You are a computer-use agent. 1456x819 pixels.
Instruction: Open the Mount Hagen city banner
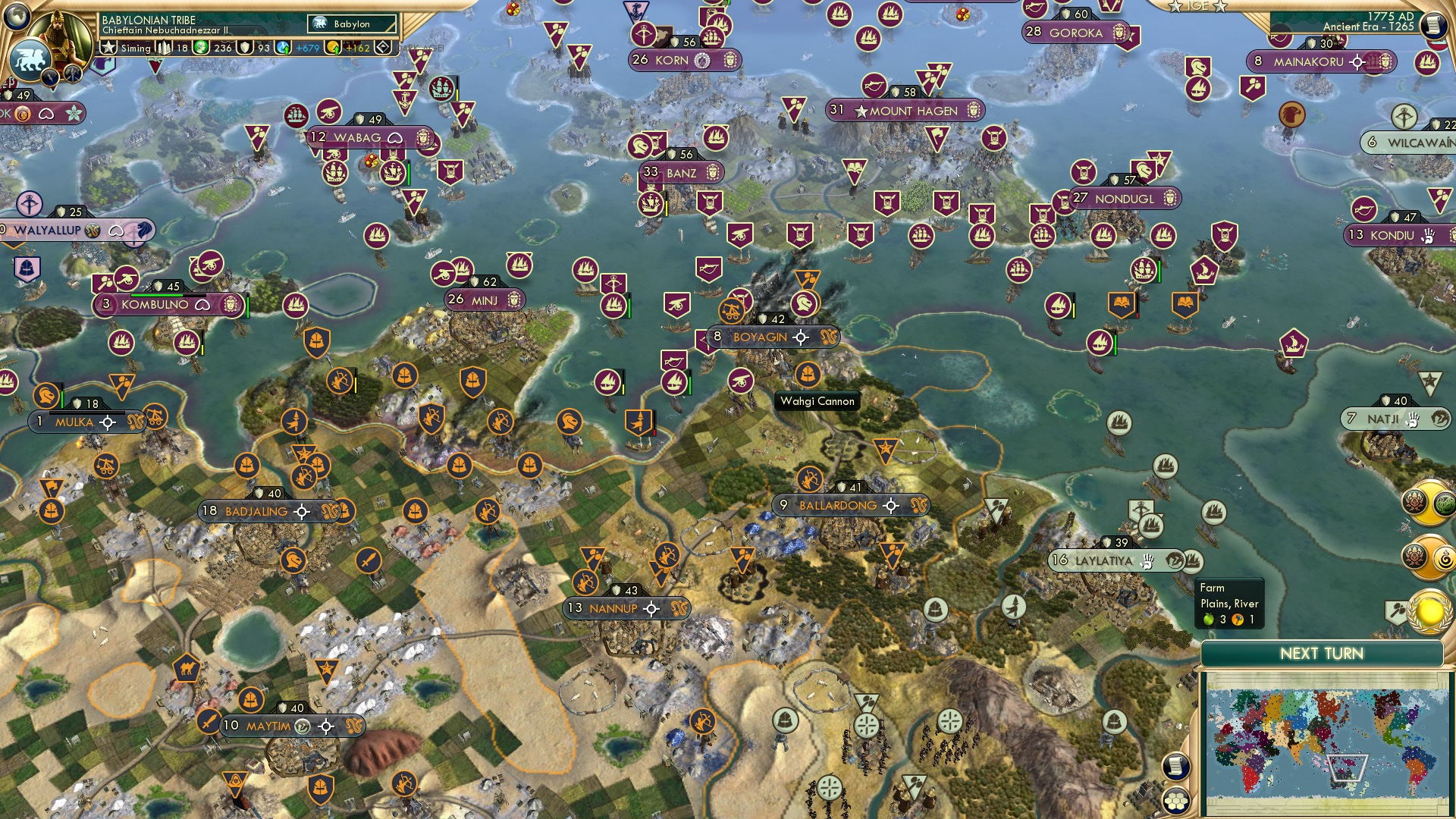point(906,111)
